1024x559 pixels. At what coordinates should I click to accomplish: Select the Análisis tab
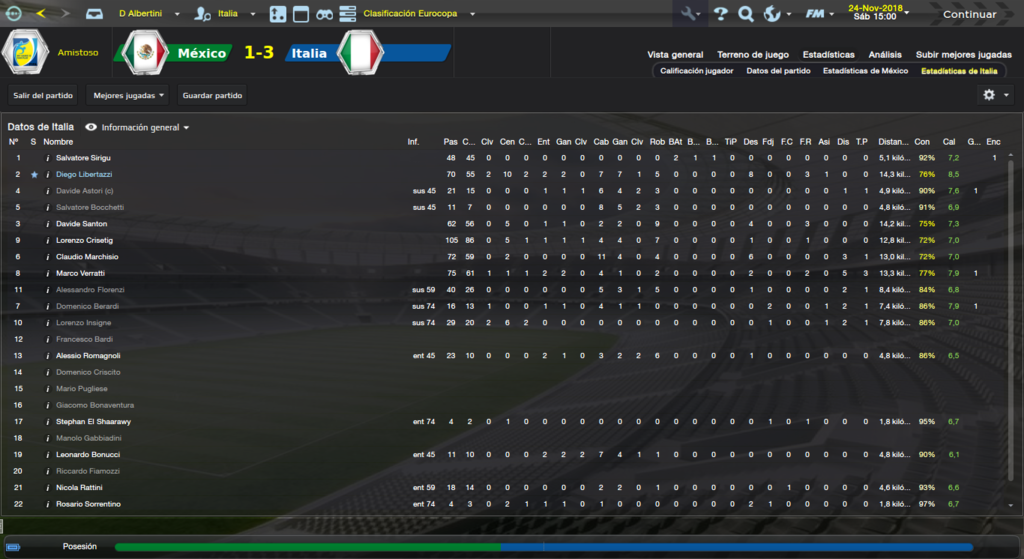point(885,54)
